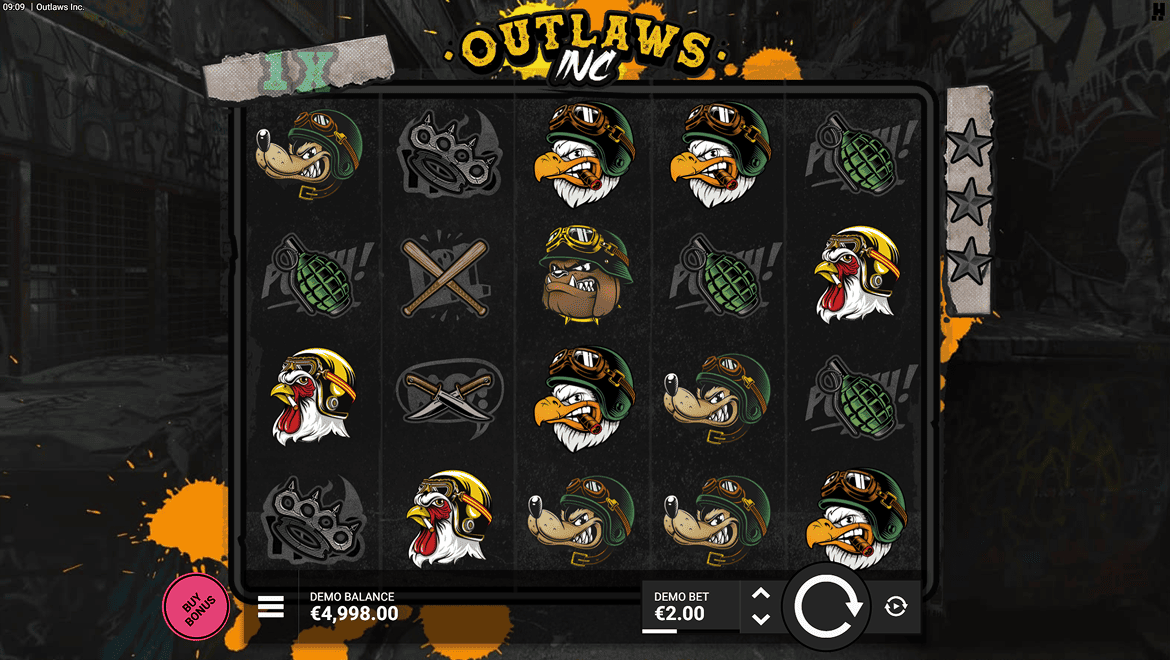1170x660 pixels.
Task: Decrease the demo bet with down arrow
Action: 761,619
